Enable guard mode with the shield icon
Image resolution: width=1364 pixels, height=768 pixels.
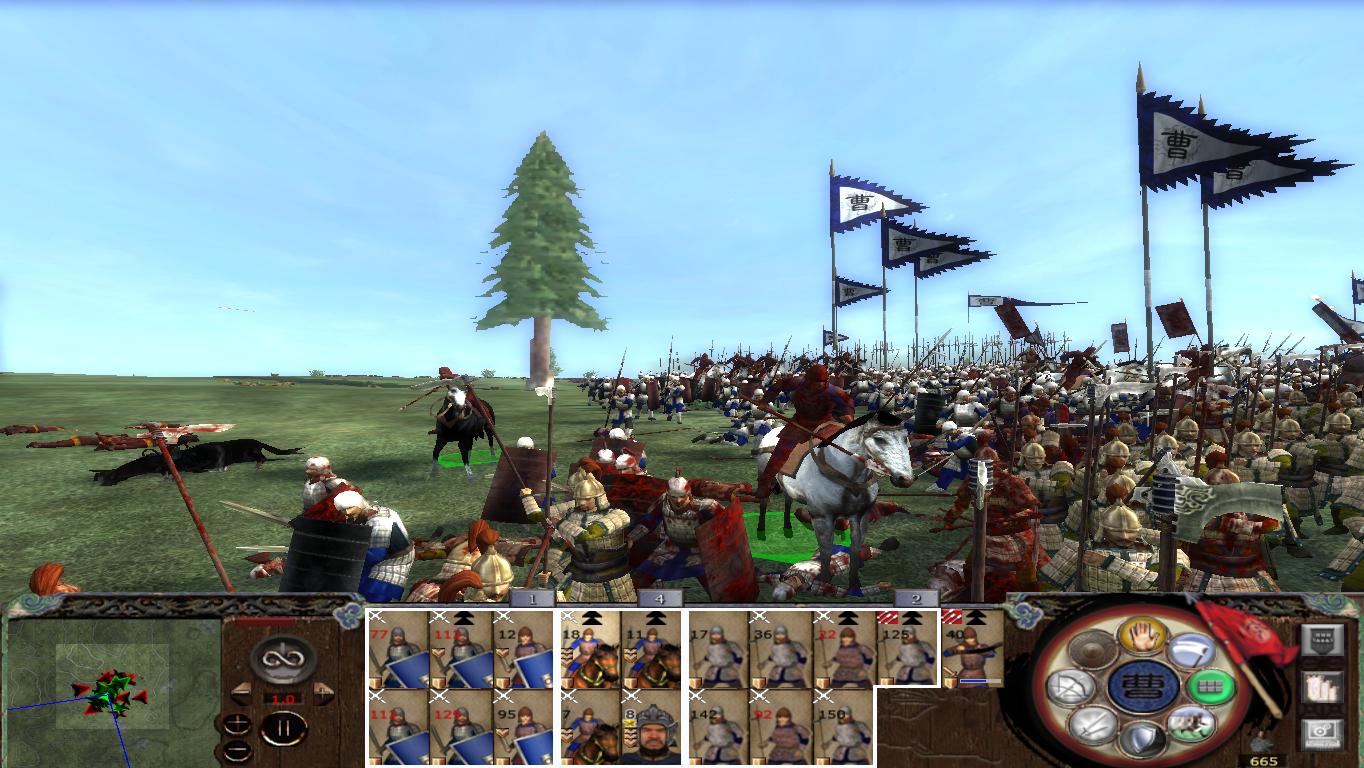1142,740
